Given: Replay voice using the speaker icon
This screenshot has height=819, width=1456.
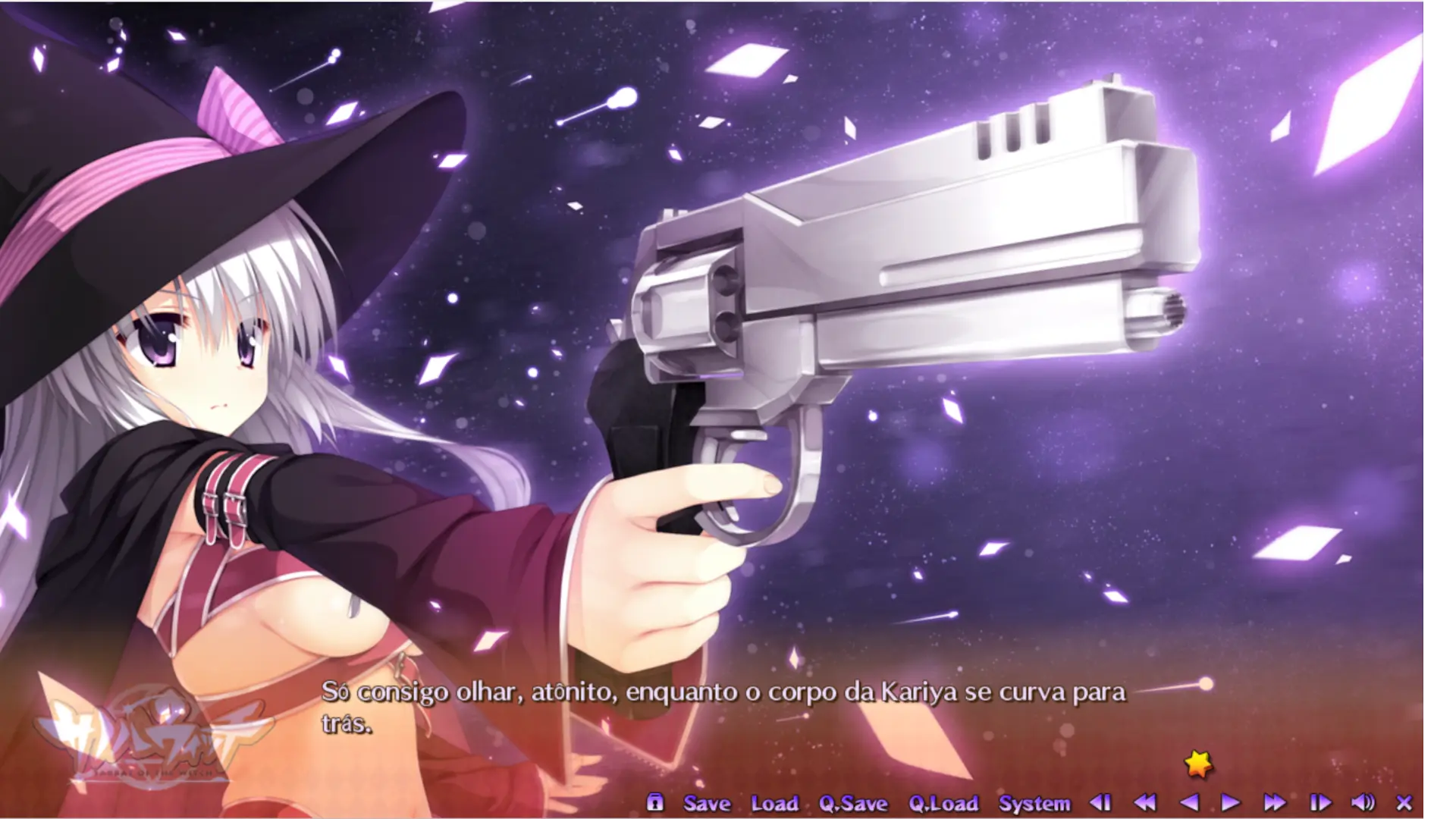Looking at the screenshot, I should tap(1363, 802).
